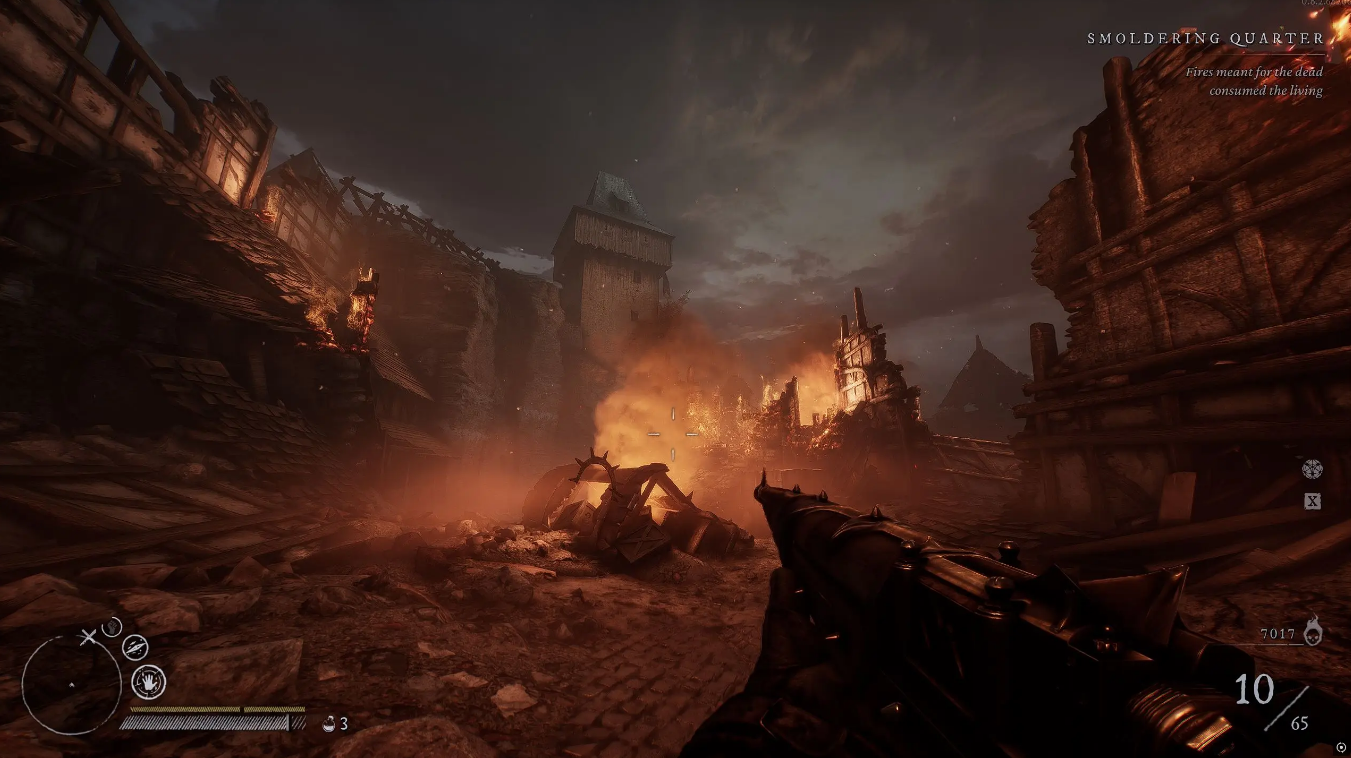Click the circular compass minimap
This screenshot has width=1351, height=758.
click(71, 683)
